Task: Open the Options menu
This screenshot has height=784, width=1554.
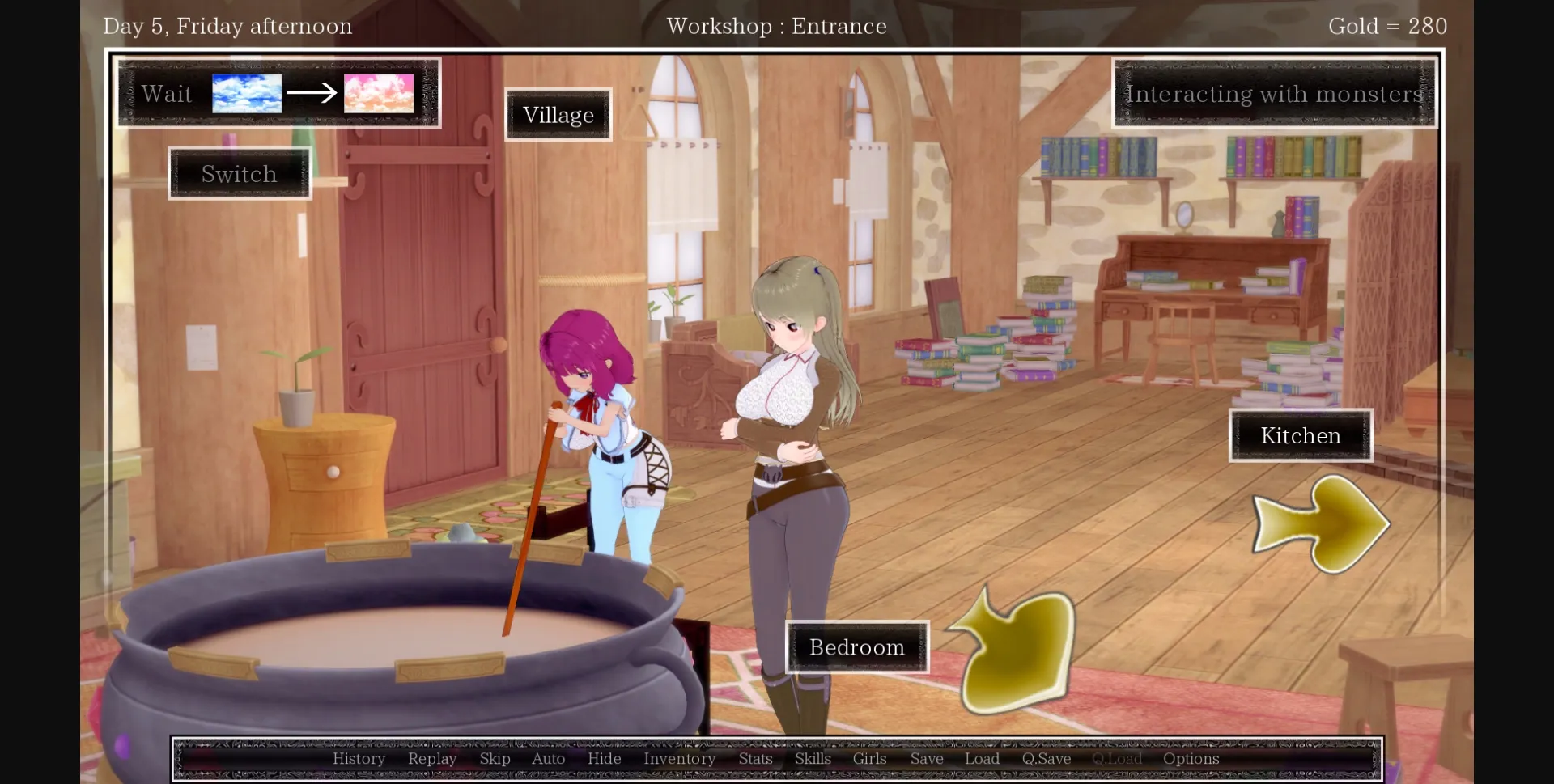Action: point(1190,758)
